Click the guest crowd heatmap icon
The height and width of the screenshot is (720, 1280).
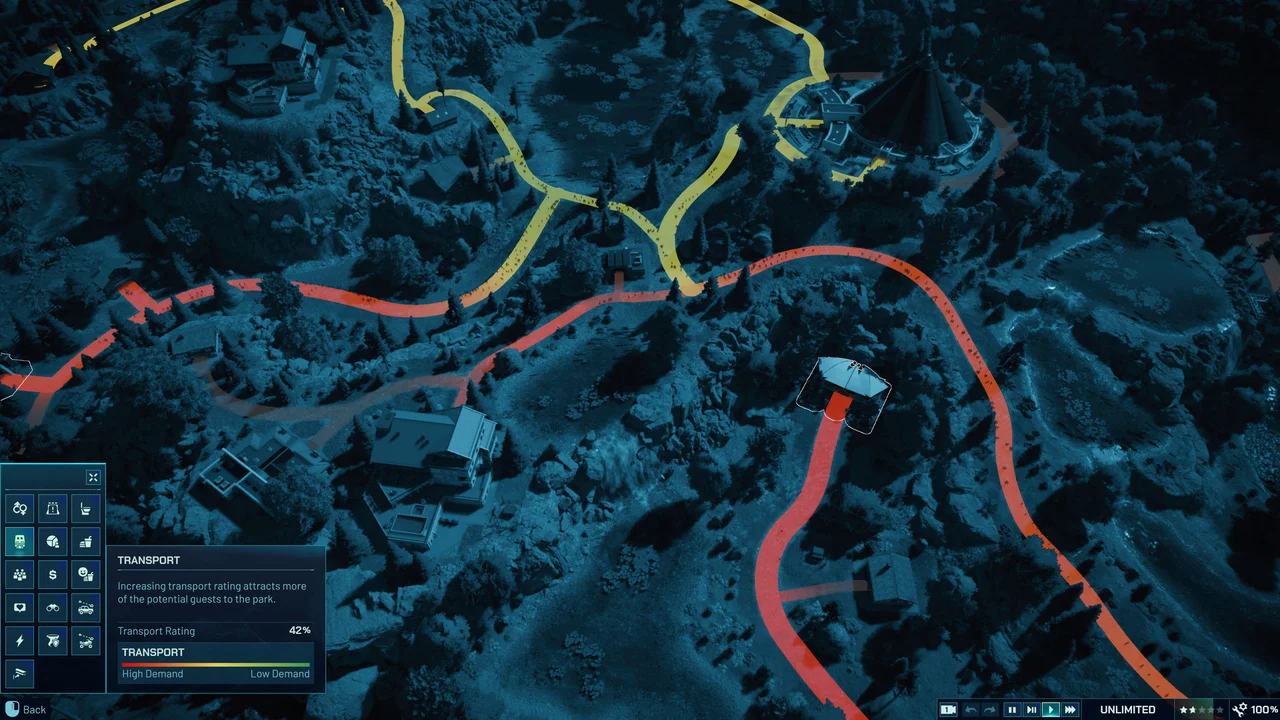point(19,574)
